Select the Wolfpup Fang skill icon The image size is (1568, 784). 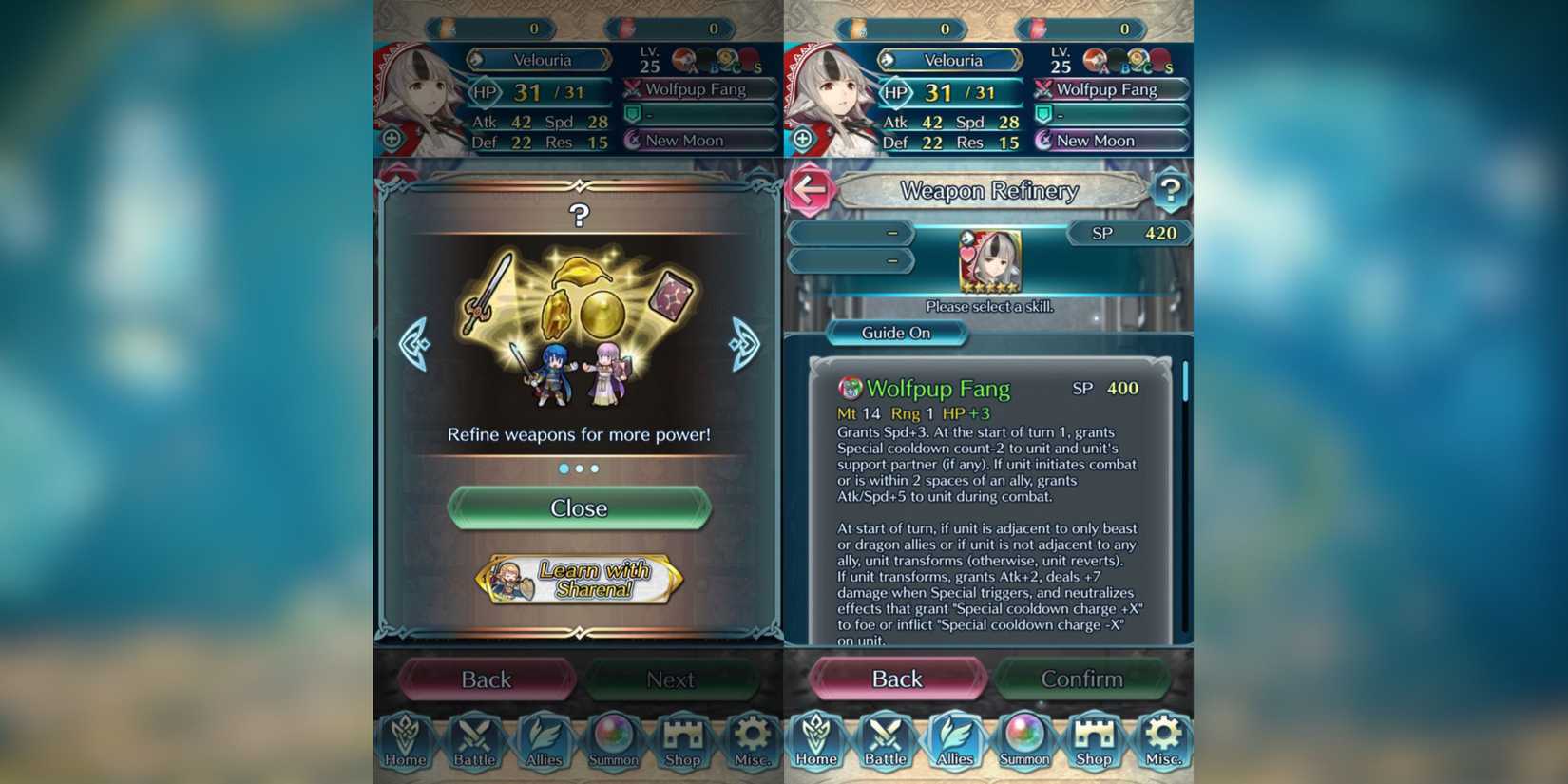click(849, 389)
